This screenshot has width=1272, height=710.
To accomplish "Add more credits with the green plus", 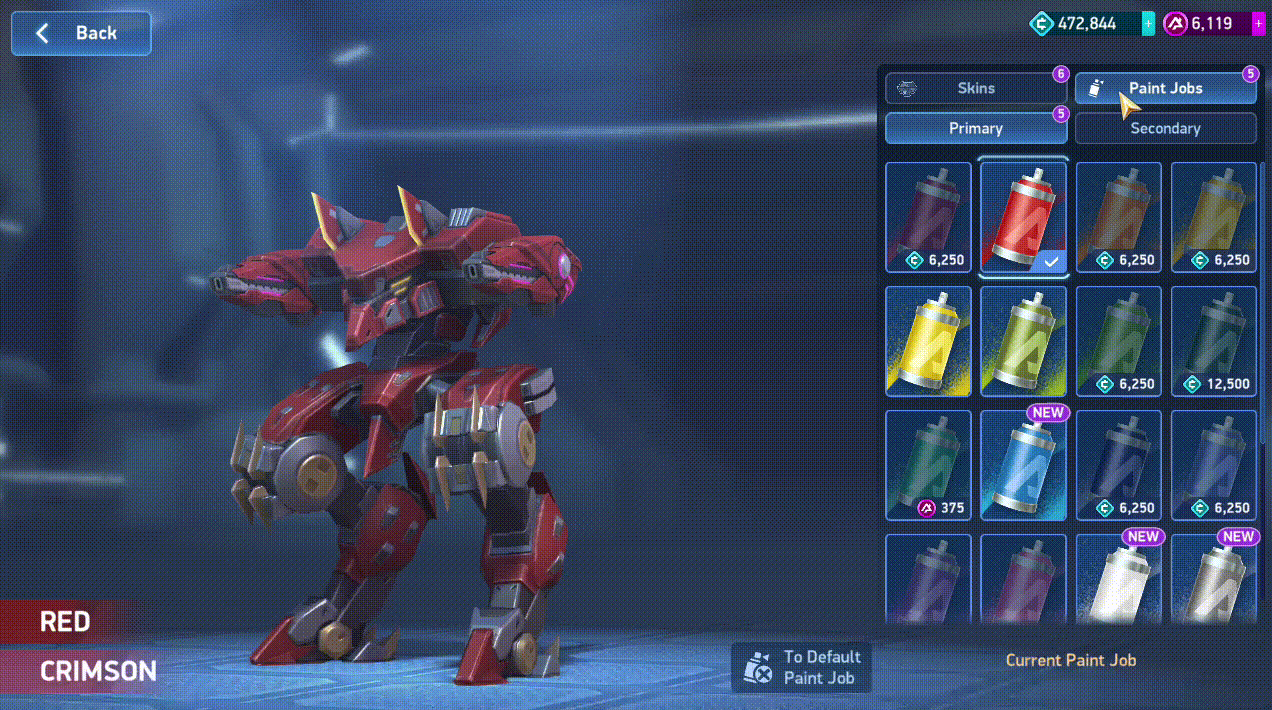I will coord(1148,23).
